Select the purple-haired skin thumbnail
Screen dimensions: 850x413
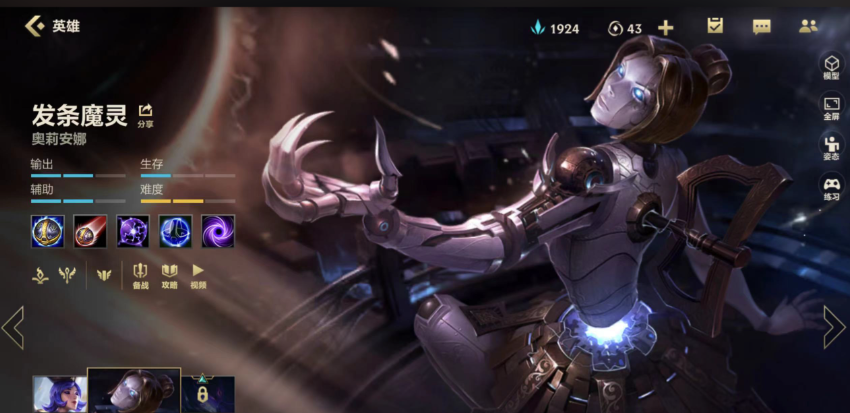(x=58, y=394)
